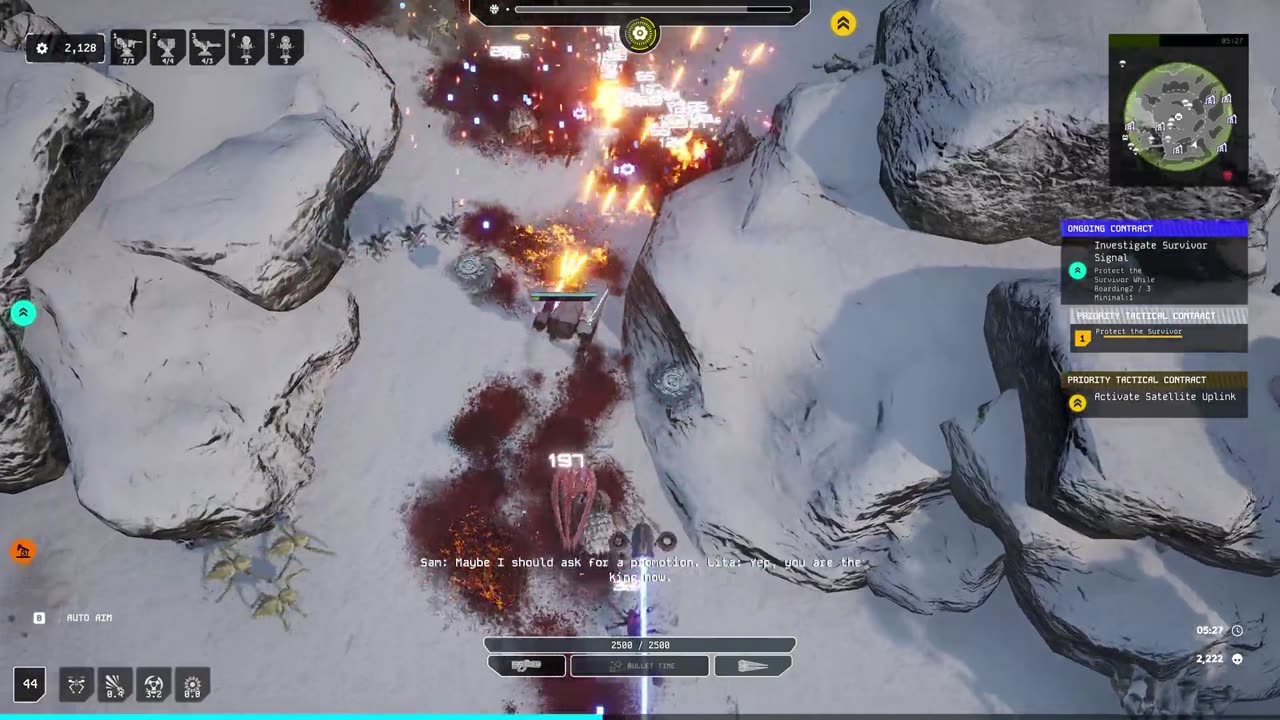1280x720 pixels.
Task: Open the circular minimap
Action: [x=1178, y=116]
